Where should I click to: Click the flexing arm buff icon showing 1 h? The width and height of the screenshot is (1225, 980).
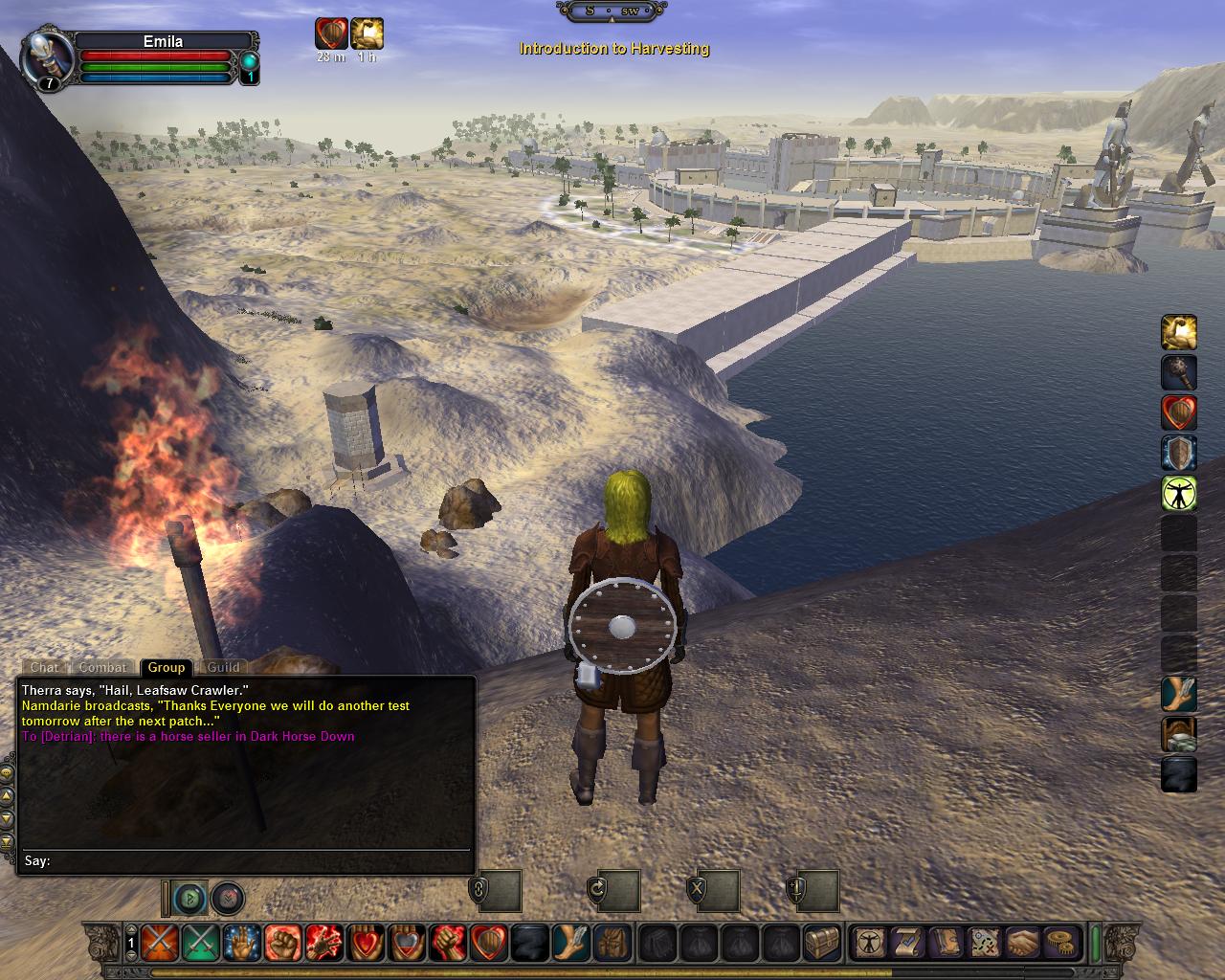click(x=367, y=33)
